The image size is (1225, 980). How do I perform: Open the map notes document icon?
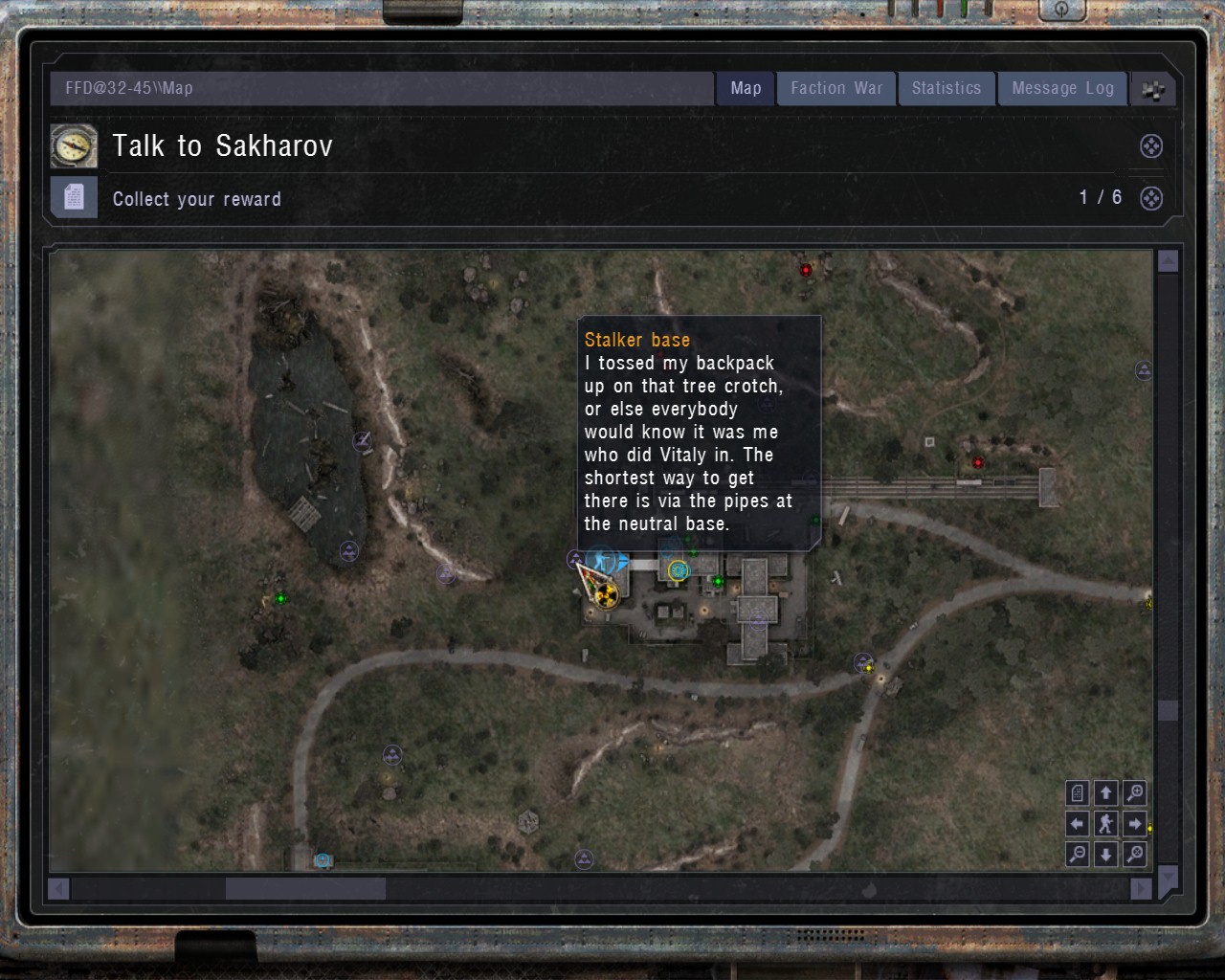coord(1077,792)
